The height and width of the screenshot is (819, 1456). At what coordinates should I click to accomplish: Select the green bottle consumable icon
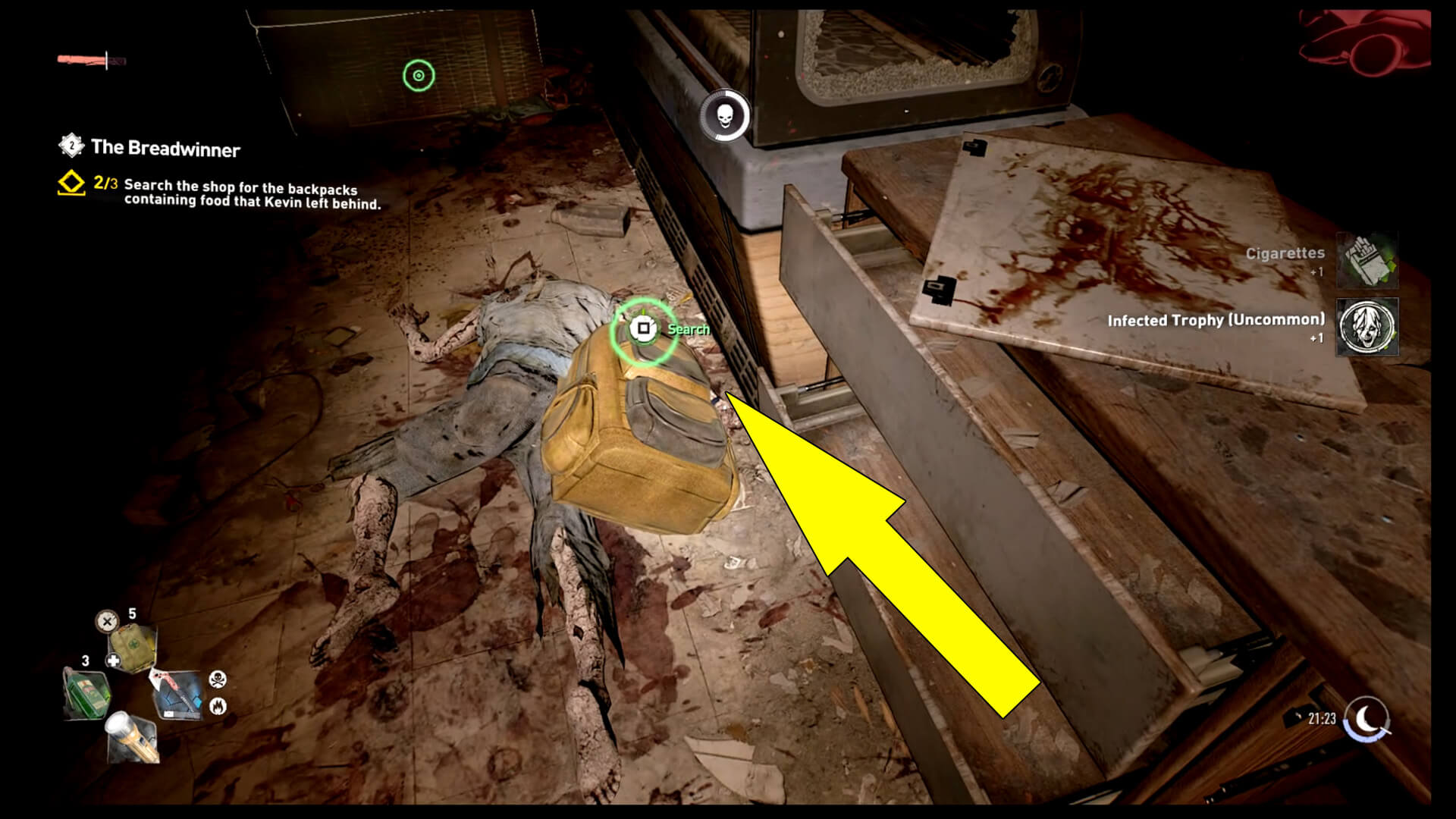pos(87,694)
